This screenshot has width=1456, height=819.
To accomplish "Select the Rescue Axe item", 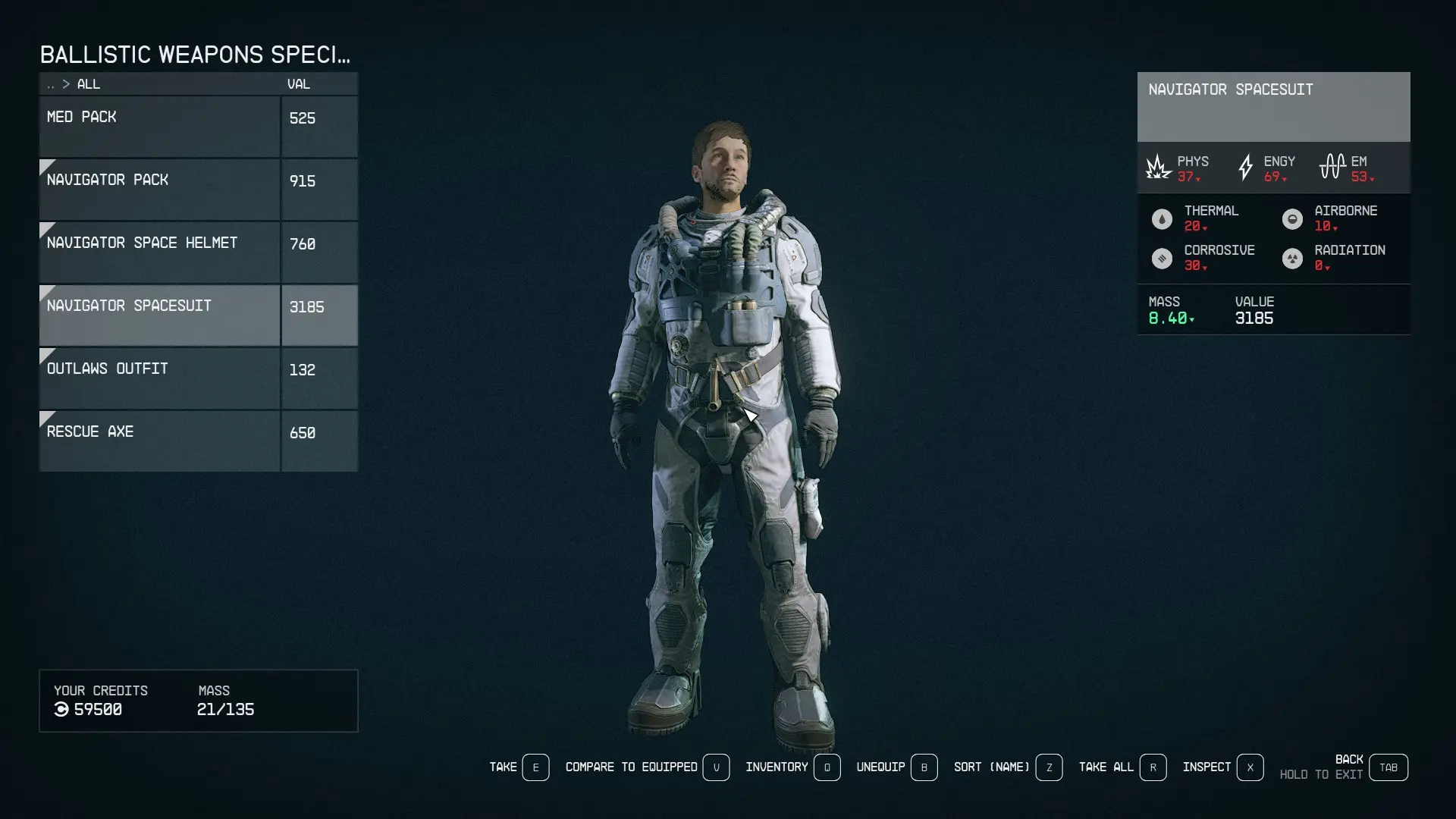I will (x=159, y=441).
